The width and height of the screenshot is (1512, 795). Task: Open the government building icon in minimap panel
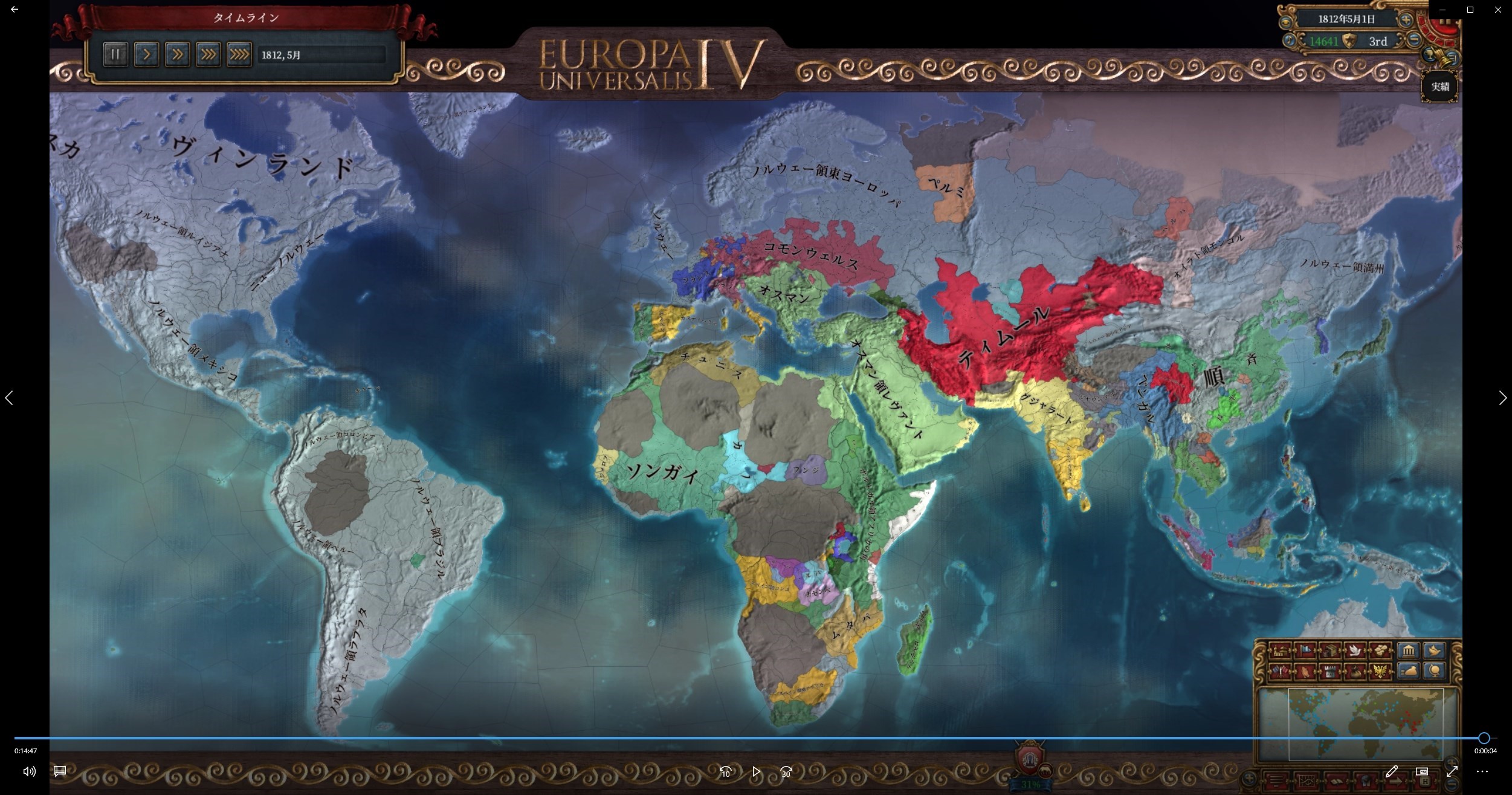click(x=1408, y=650)
